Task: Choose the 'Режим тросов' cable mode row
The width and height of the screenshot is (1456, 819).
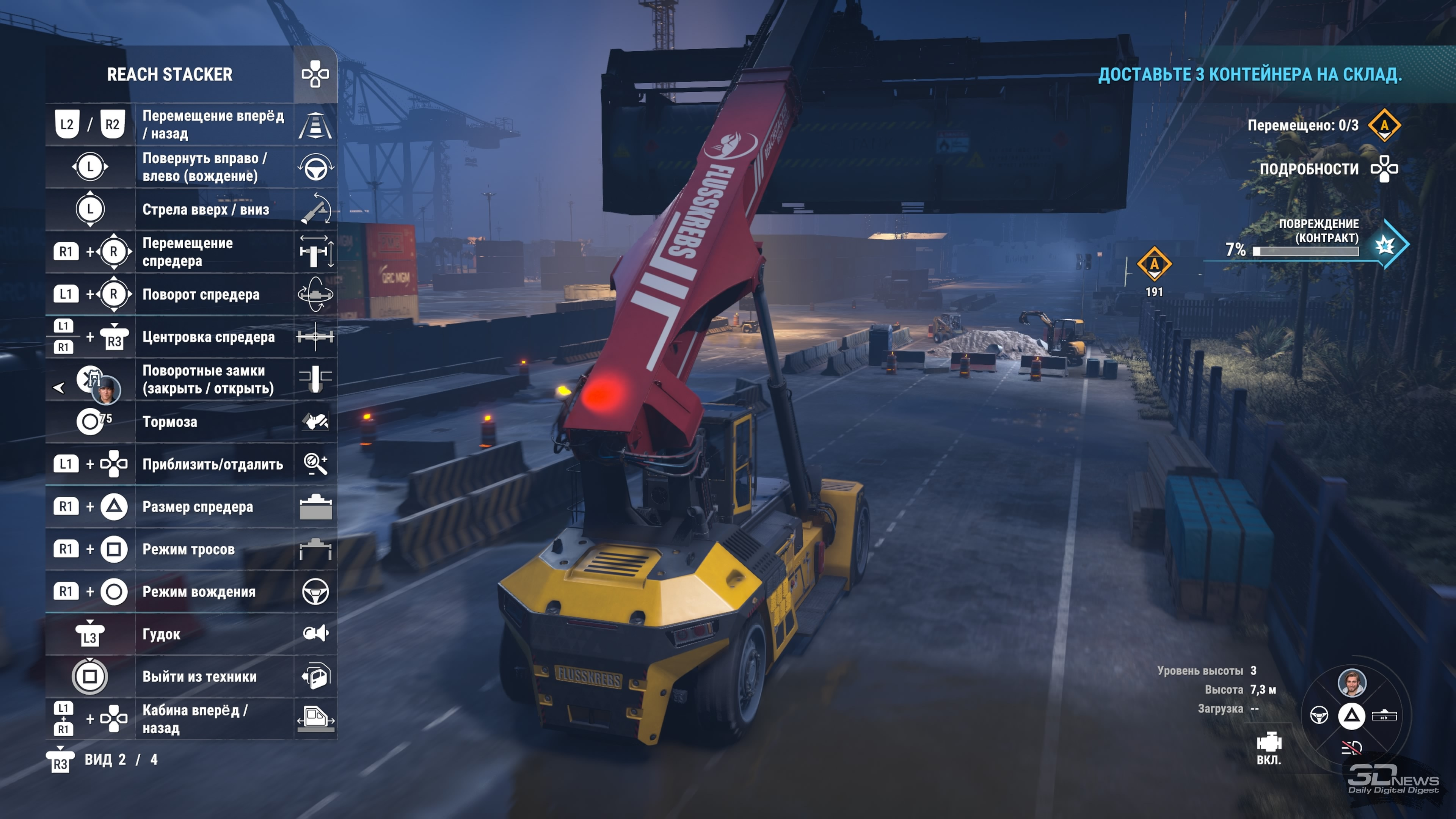Action: coord(191,549)
